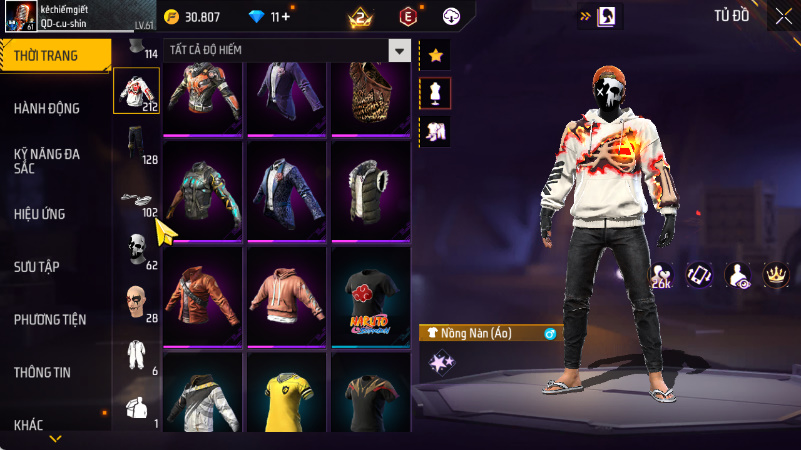801x450 pixels.
Task: Select the pants category showing 128 items
Action: point(136,145)
